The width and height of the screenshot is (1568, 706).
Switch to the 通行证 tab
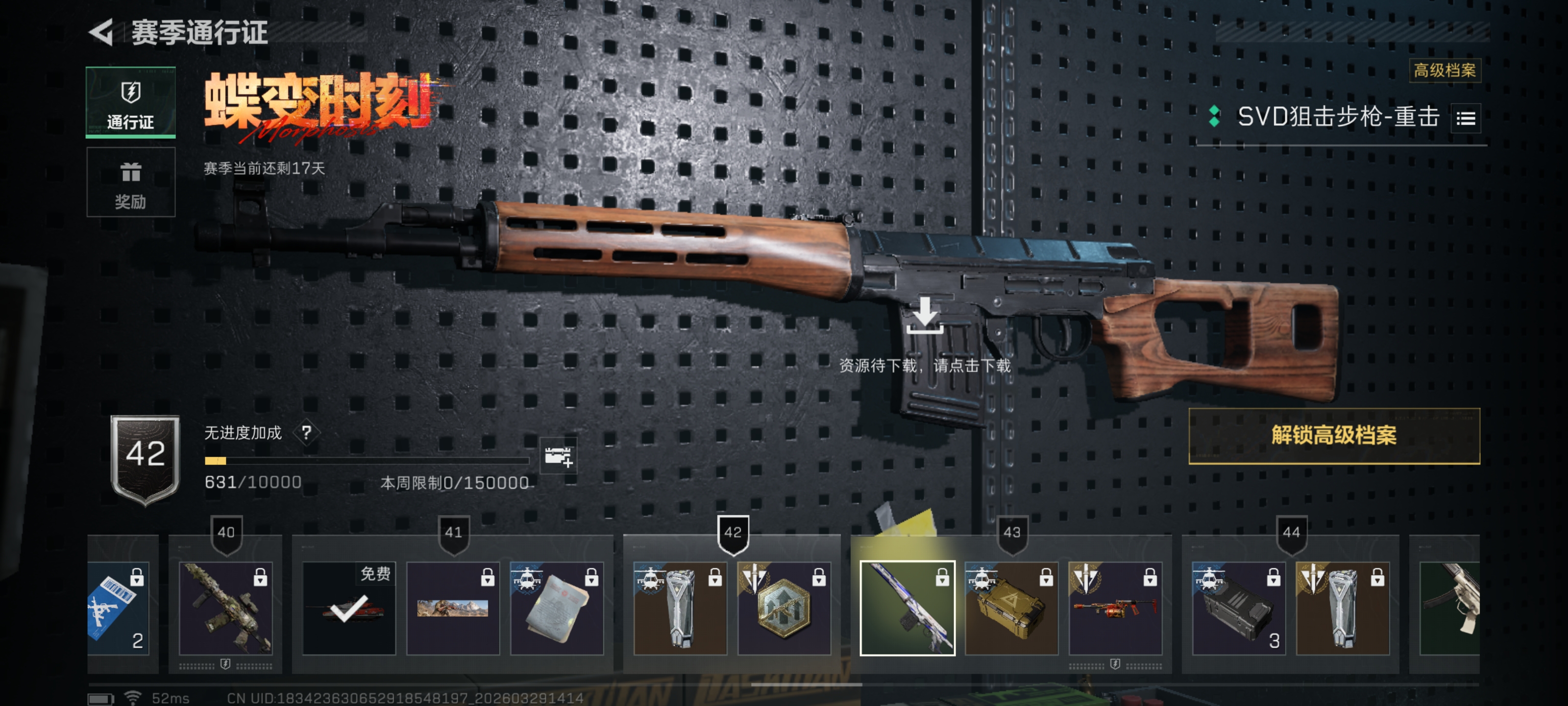(131, 102)
